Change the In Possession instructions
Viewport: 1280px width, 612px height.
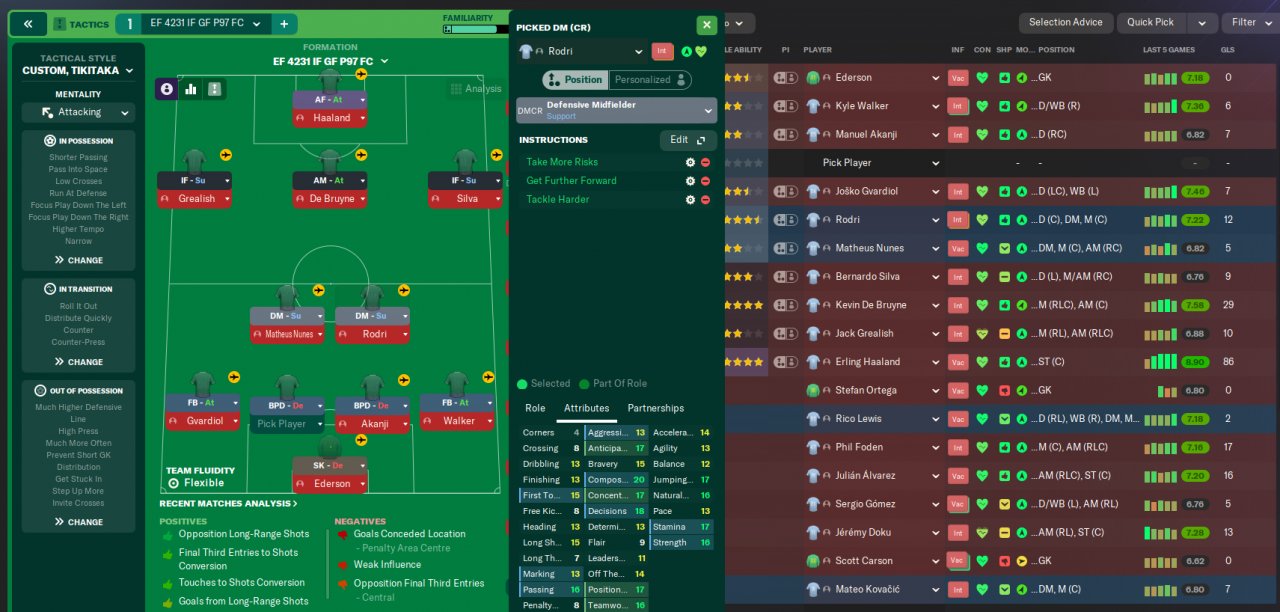[79, 260]
